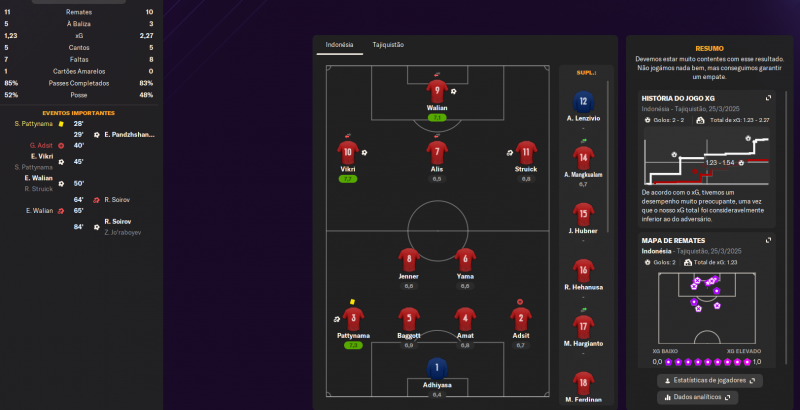Choose midfielder Alis on the pitch
This screenshot has height=410, width=800.
coord(437,152)
